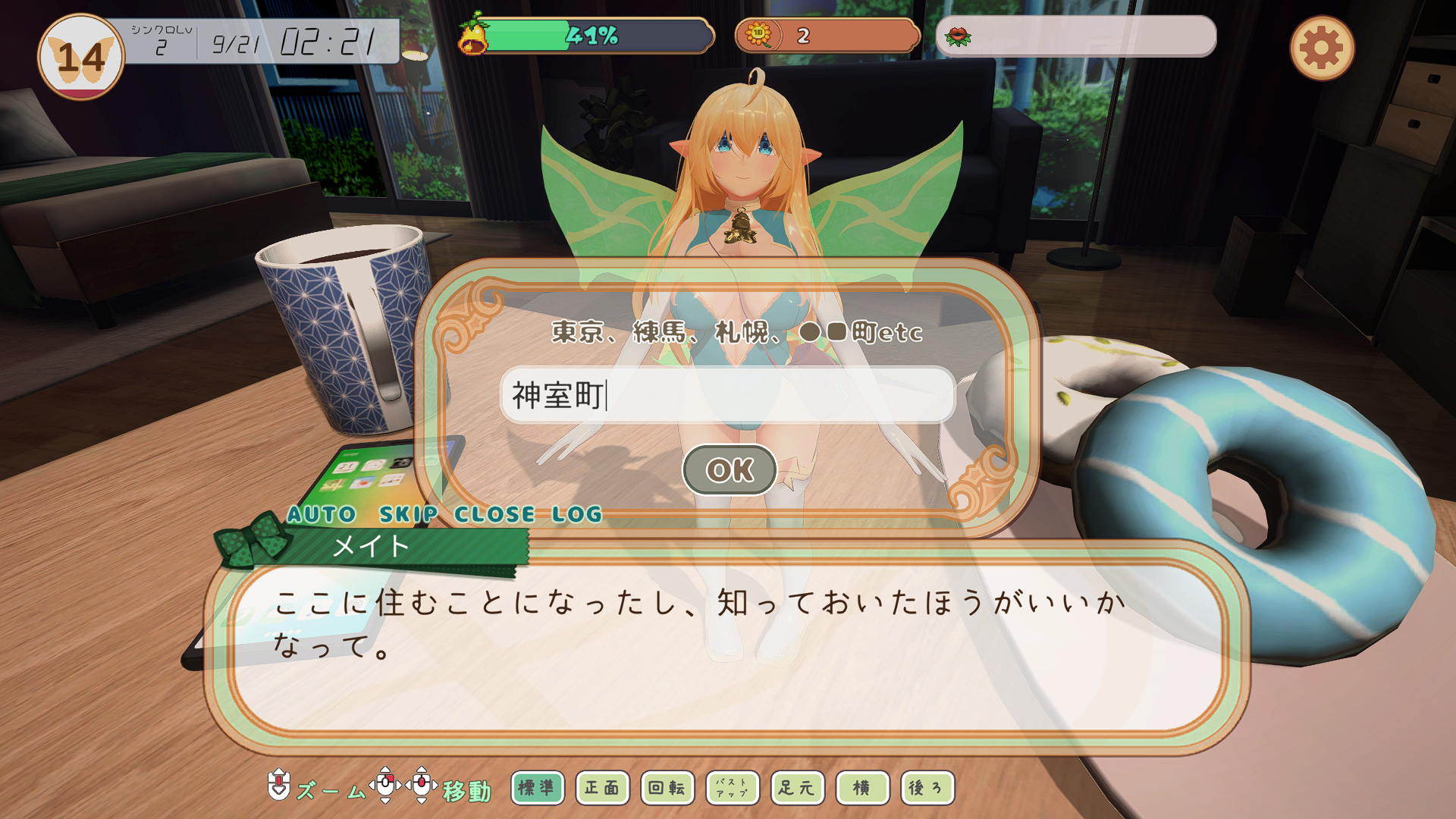Viewport: 1456px width, 819px height.
Task: Select the 横 side camera view
Action: pos(862,788)
